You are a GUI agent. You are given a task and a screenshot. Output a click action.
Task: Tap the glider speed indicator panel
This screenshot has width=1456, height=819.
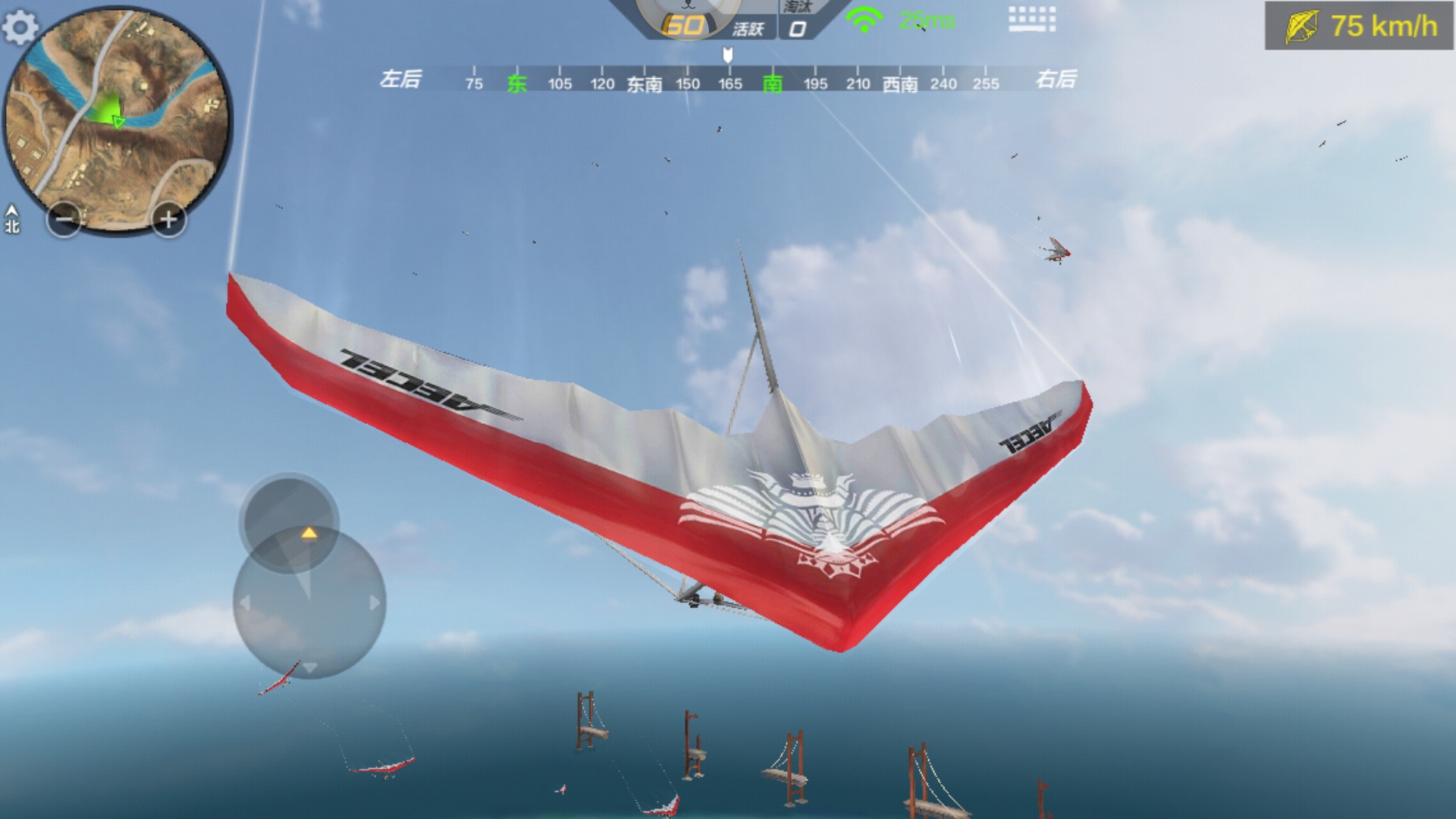click(1359, 26)
